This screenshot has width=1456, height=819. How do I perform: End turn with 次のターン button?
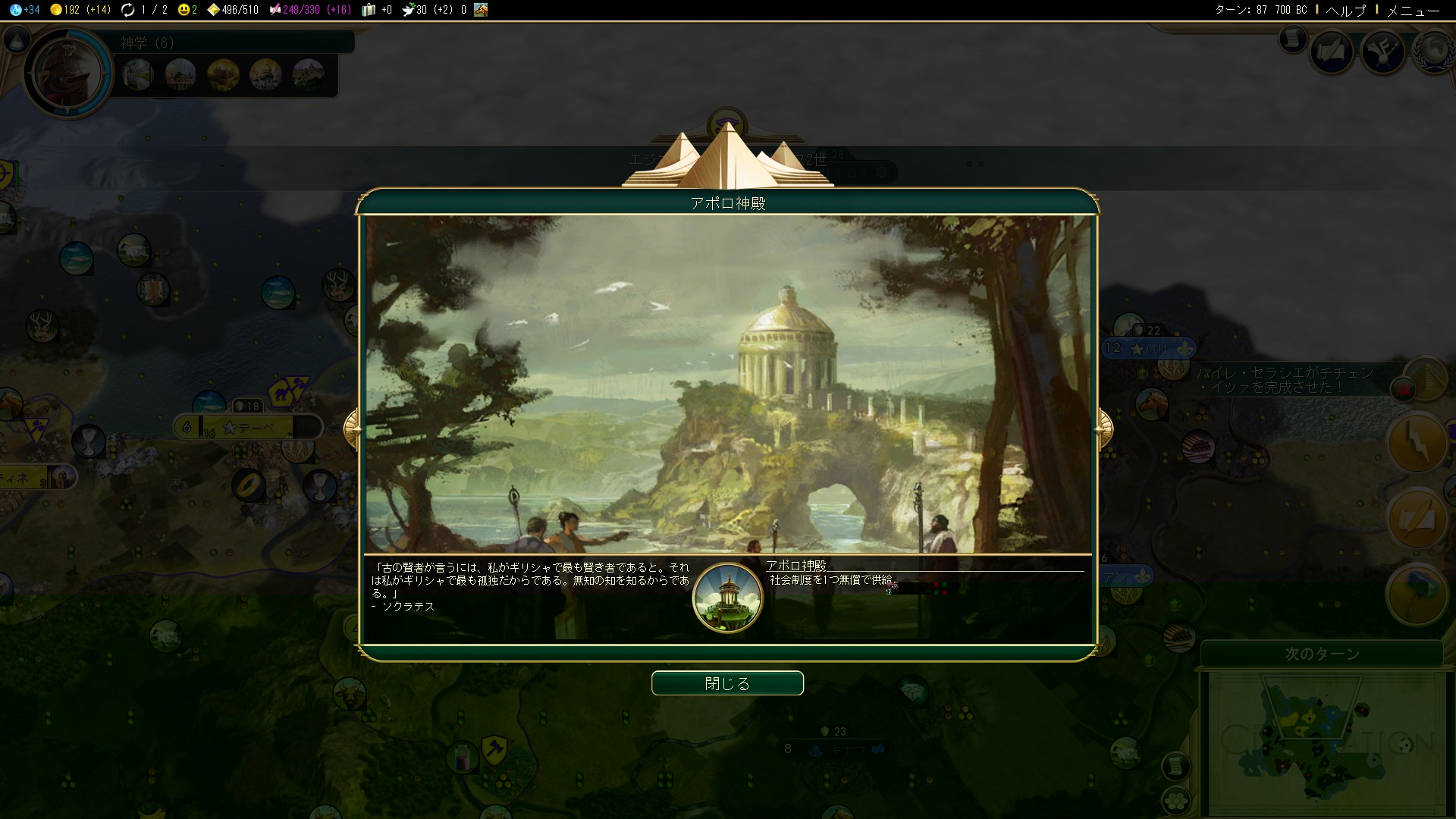(x=1321, y=654)
